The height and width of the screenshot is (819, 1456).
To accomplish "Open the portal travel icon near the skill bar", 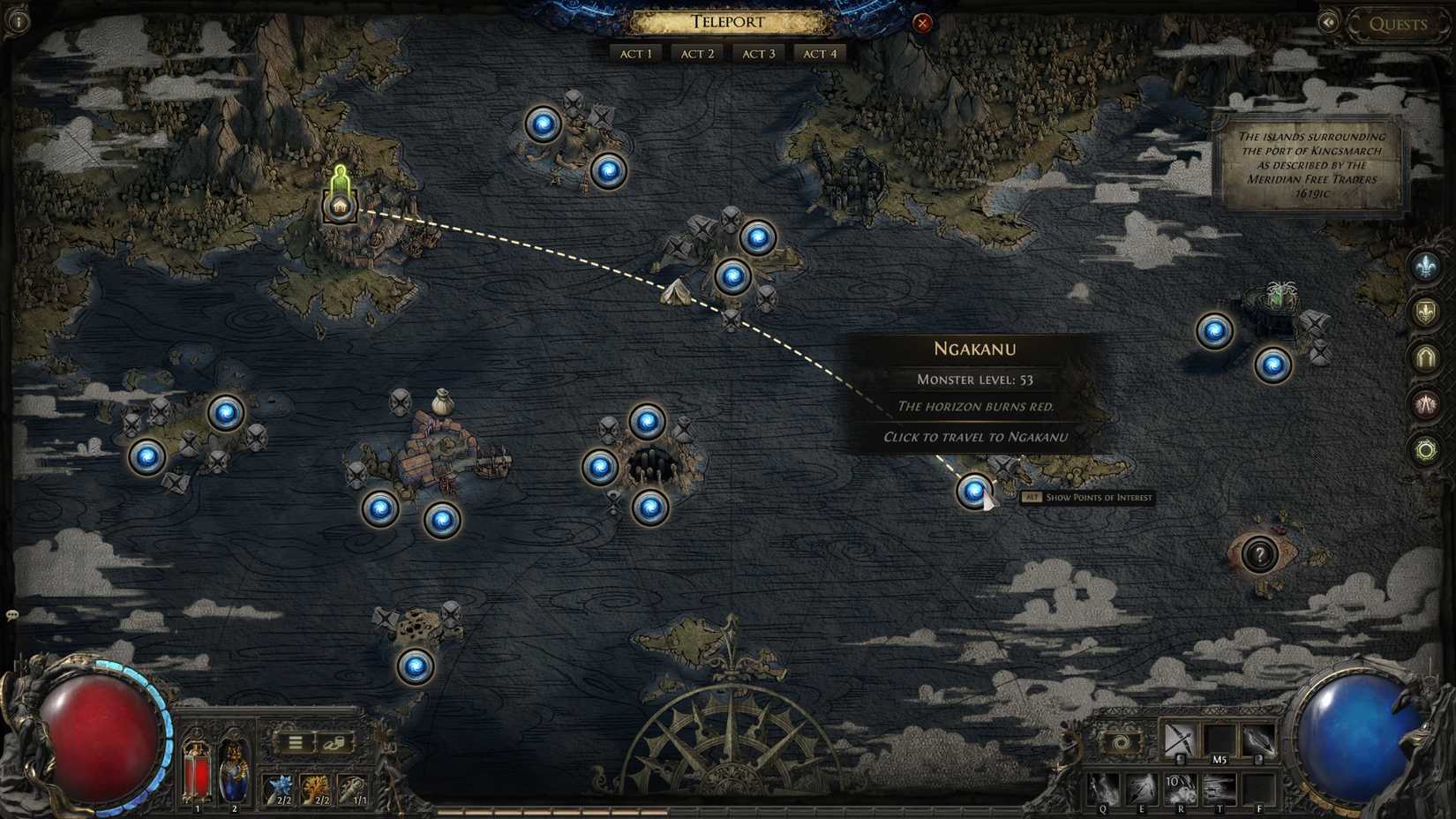I will [1121, 741].
